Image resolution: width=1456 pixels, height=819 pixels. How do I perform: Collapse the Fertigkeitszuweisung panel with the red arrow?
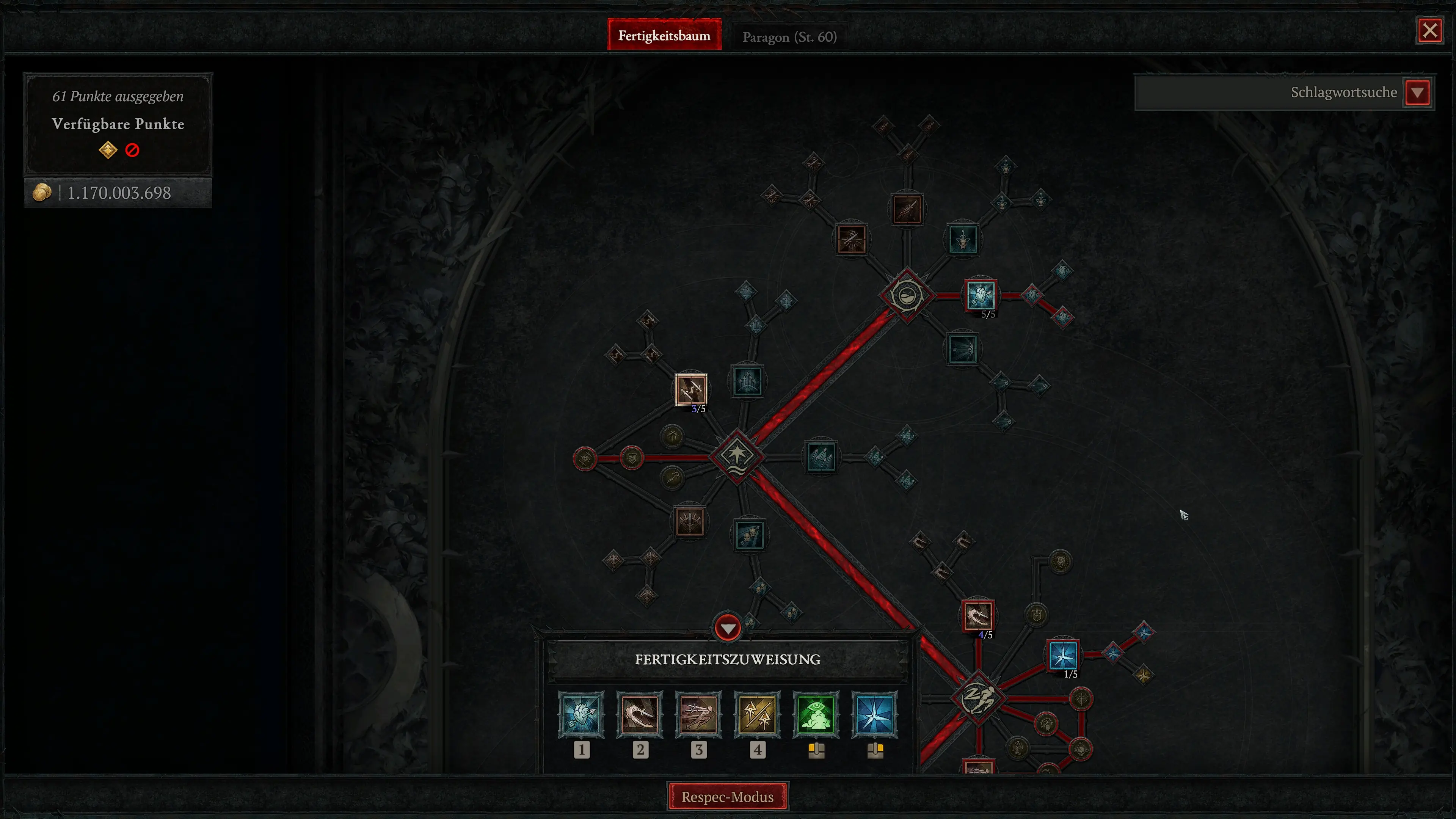click(728, 629)
